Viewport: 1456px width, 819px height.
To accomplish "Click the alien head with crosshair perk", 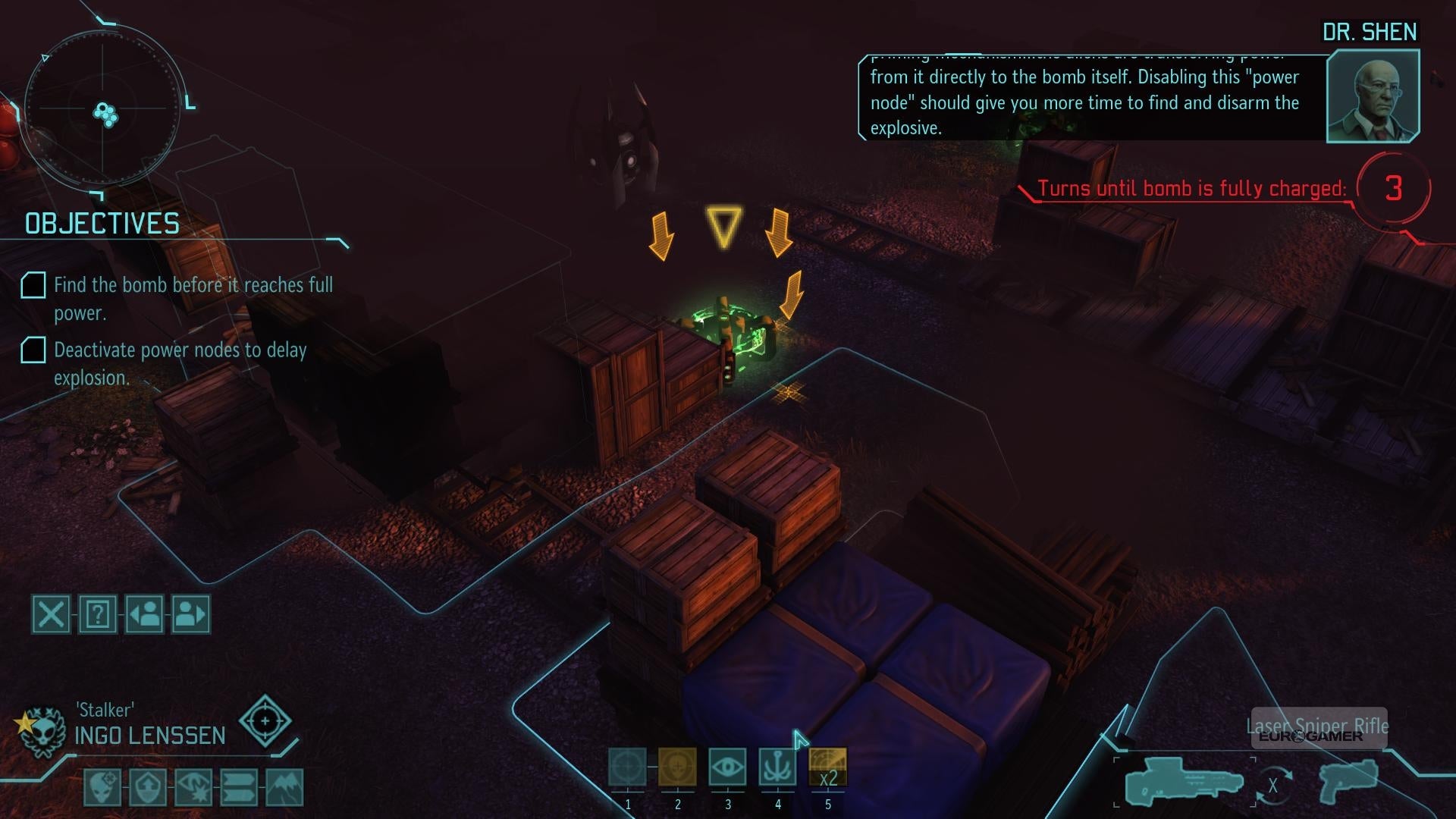I will click(102, 788).
